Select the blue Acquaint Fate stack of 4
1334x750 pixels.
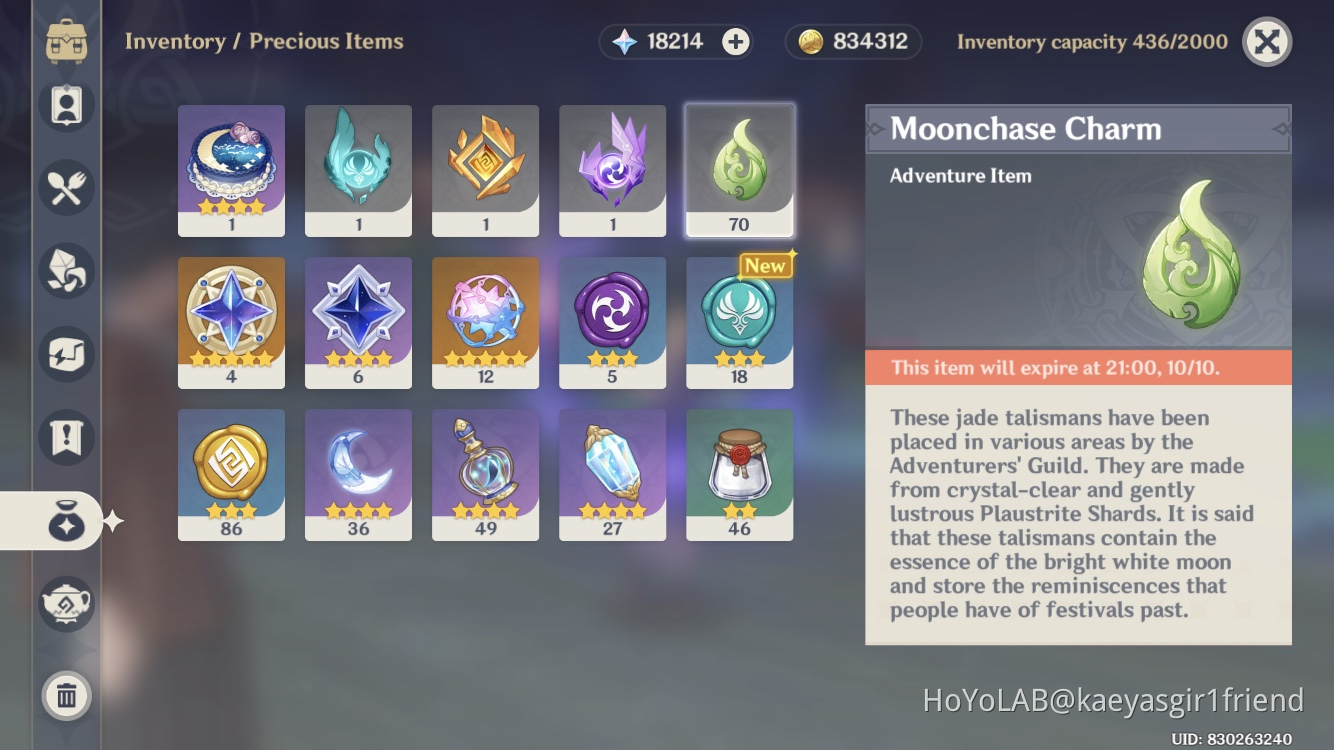231,322
